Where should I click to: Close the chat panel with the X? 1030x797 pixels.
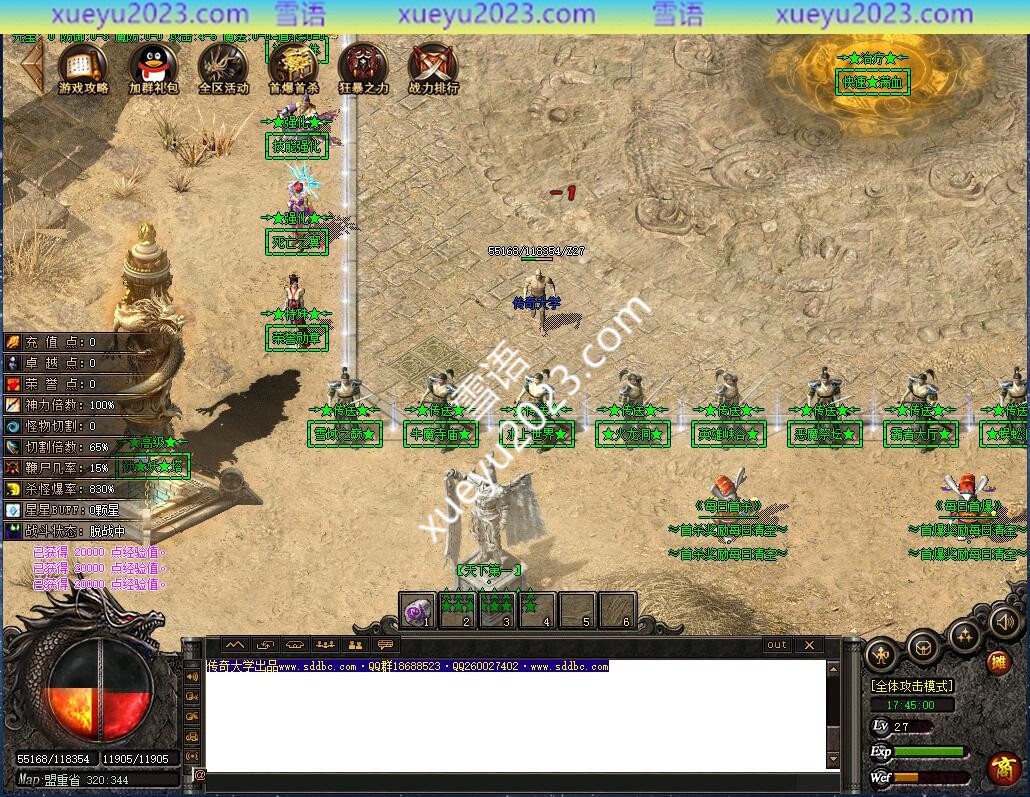click(809, 645)
